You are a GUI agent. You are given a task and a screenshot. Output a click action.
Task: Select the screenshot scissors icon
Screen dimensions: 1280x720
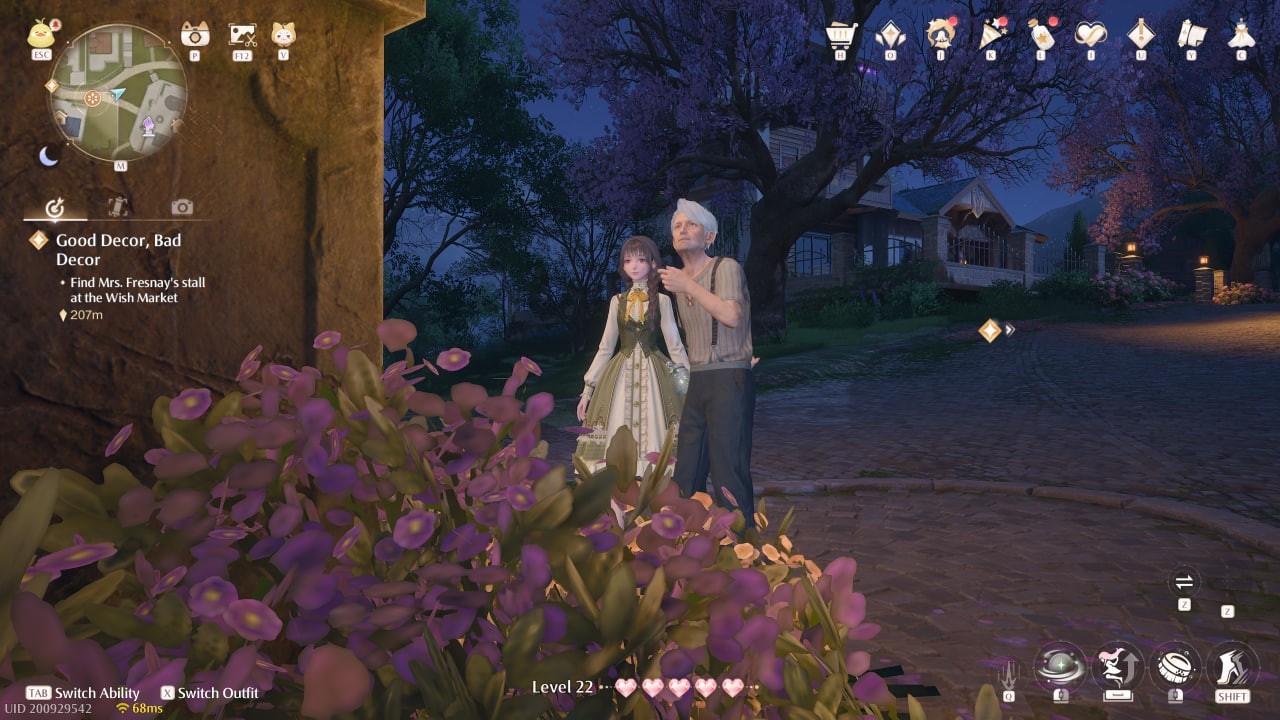point(242,35)
